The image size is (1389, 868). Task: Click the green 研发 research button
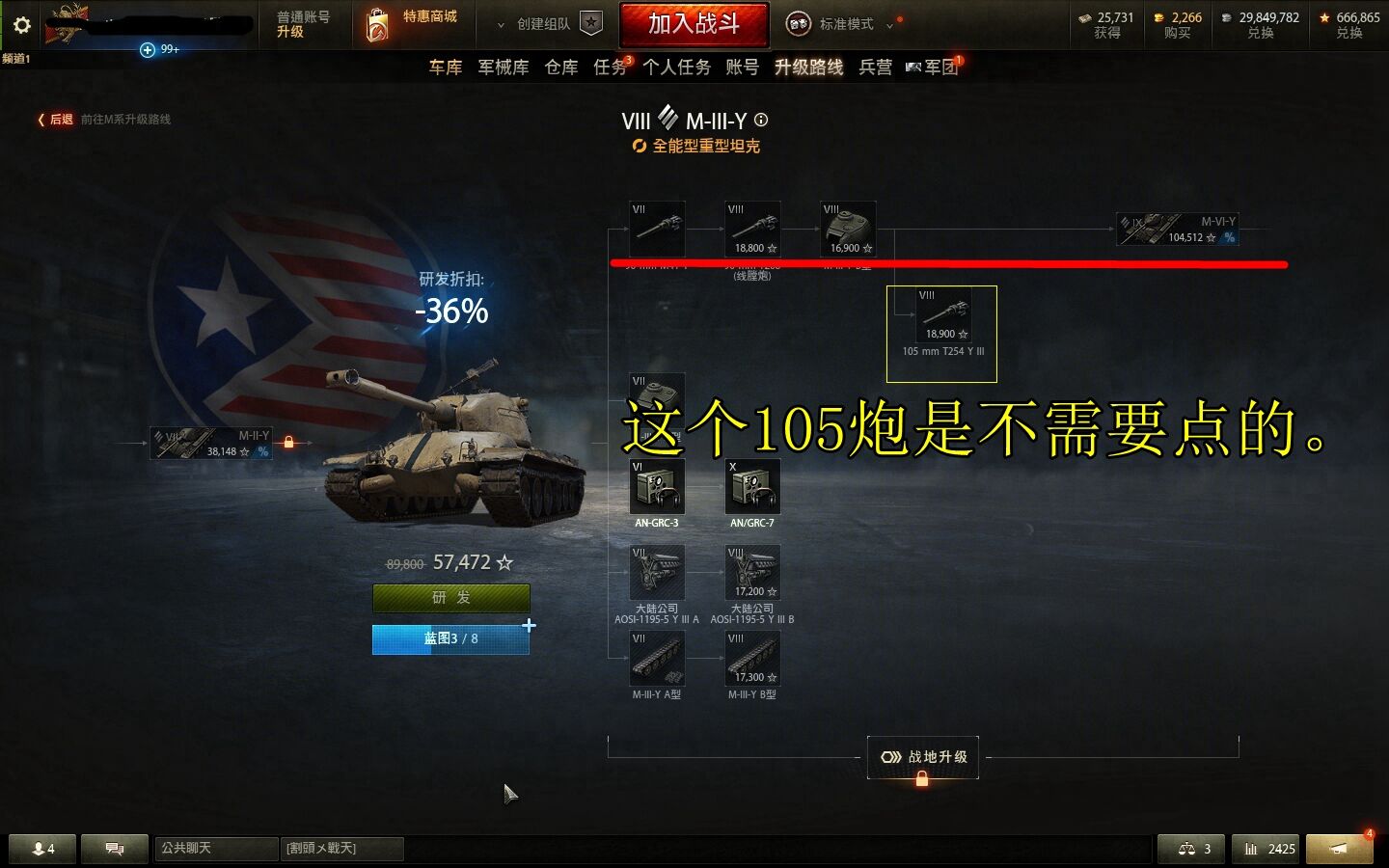click(450, 598)
